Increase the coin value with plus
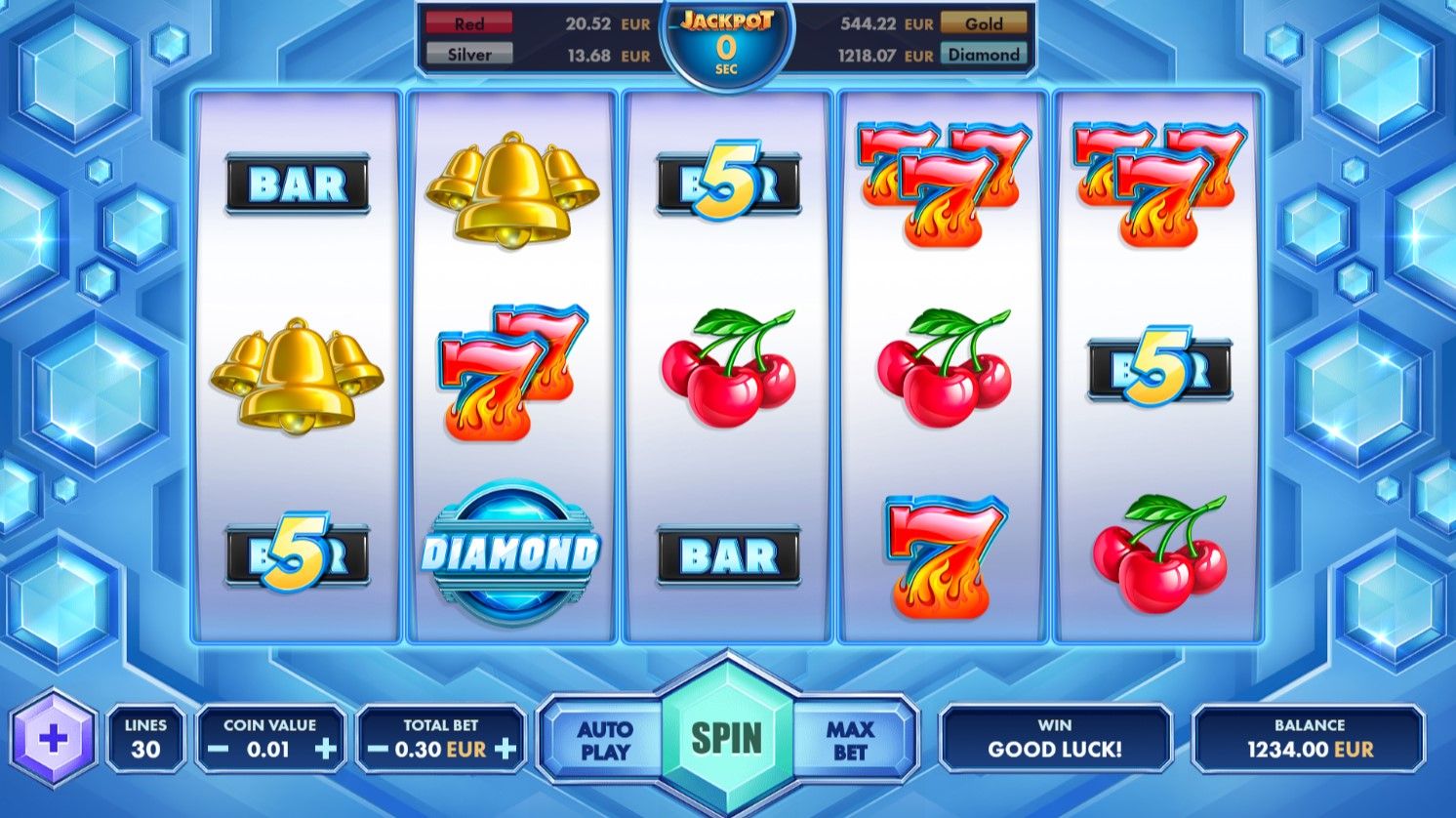Image resolution: width=1456 pixels, height=818 pixels. 326,750
